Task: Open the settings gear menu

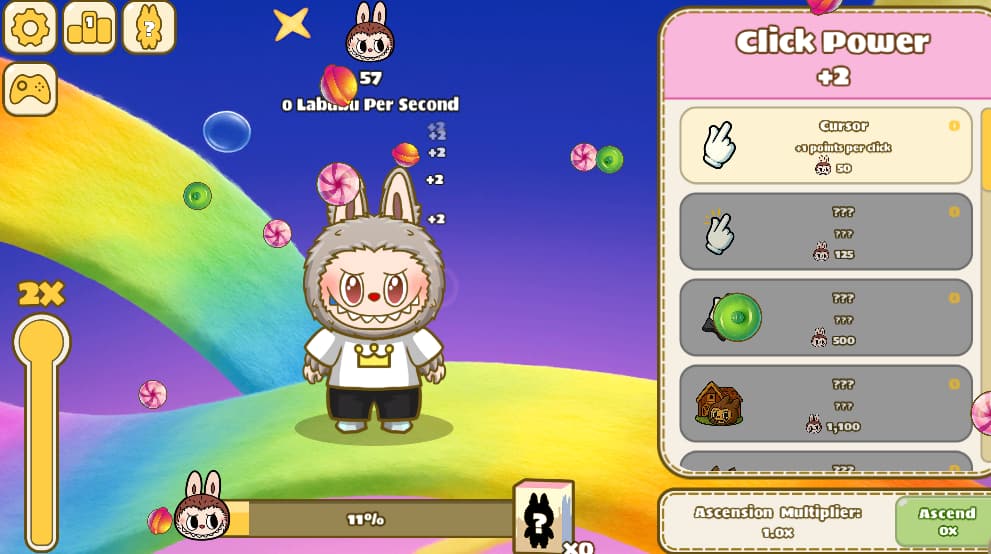Action: tap(30, 27)
